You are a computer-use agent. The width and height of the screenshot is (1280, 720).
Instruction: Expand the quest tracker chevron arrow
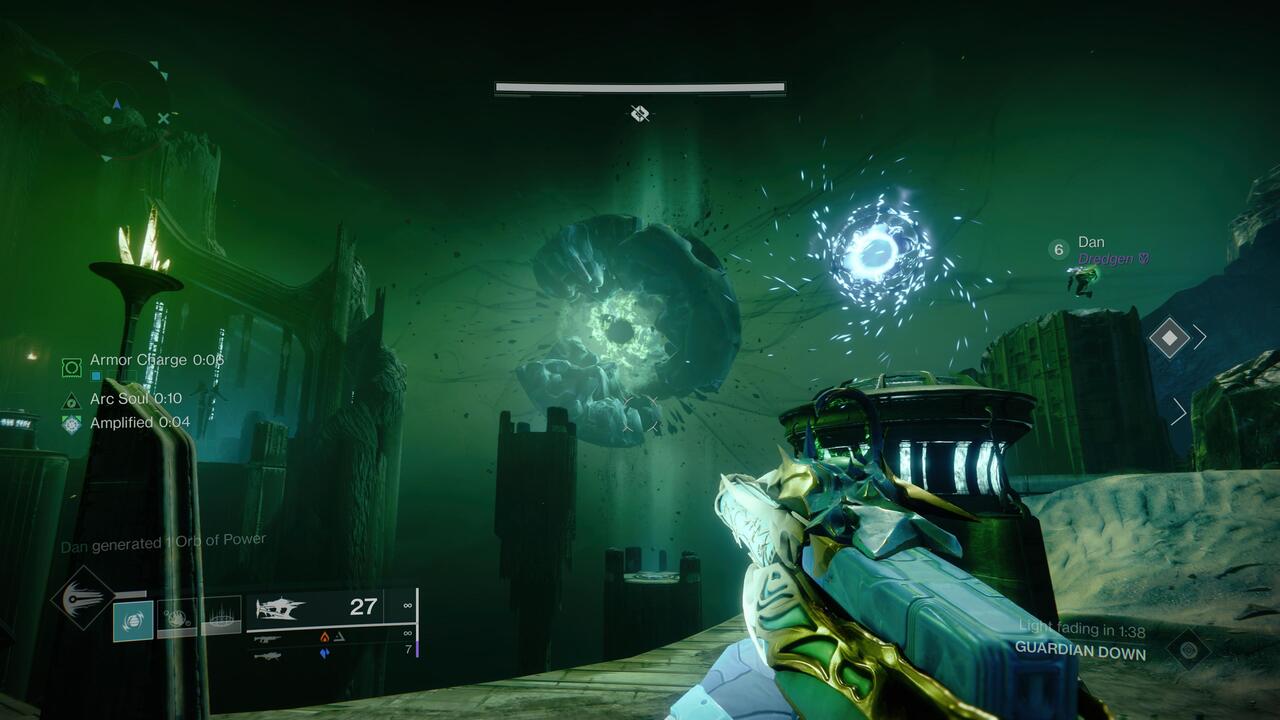tap(1197, 337)
